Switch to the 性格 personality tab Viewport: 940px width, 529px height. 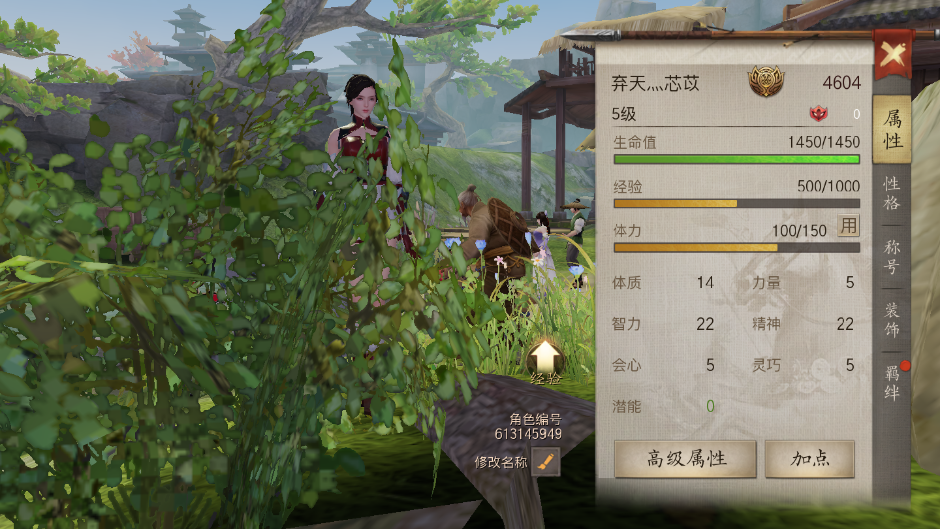(892, 194)
